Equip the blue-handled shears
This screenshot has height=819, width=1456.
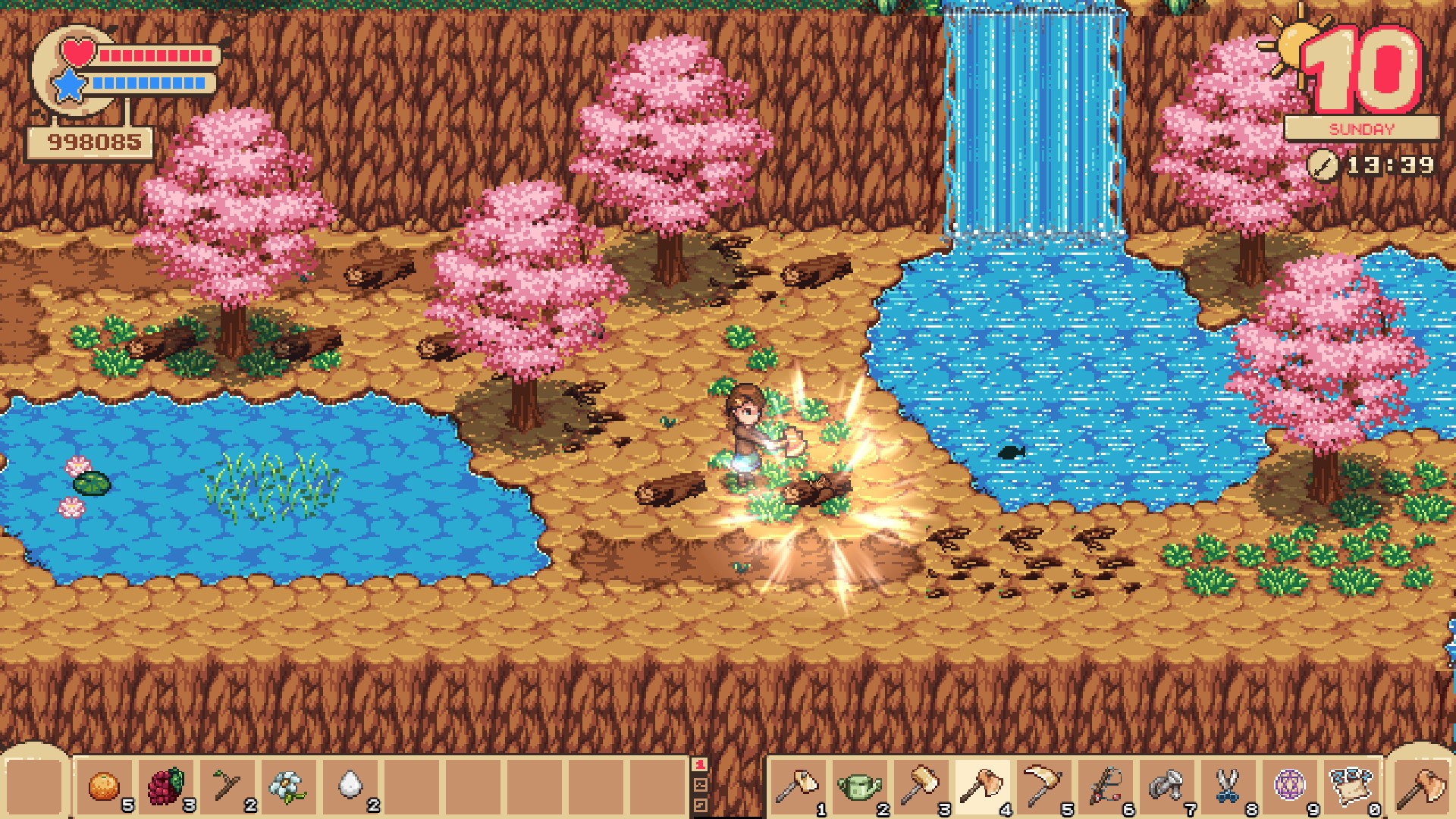1226,787
